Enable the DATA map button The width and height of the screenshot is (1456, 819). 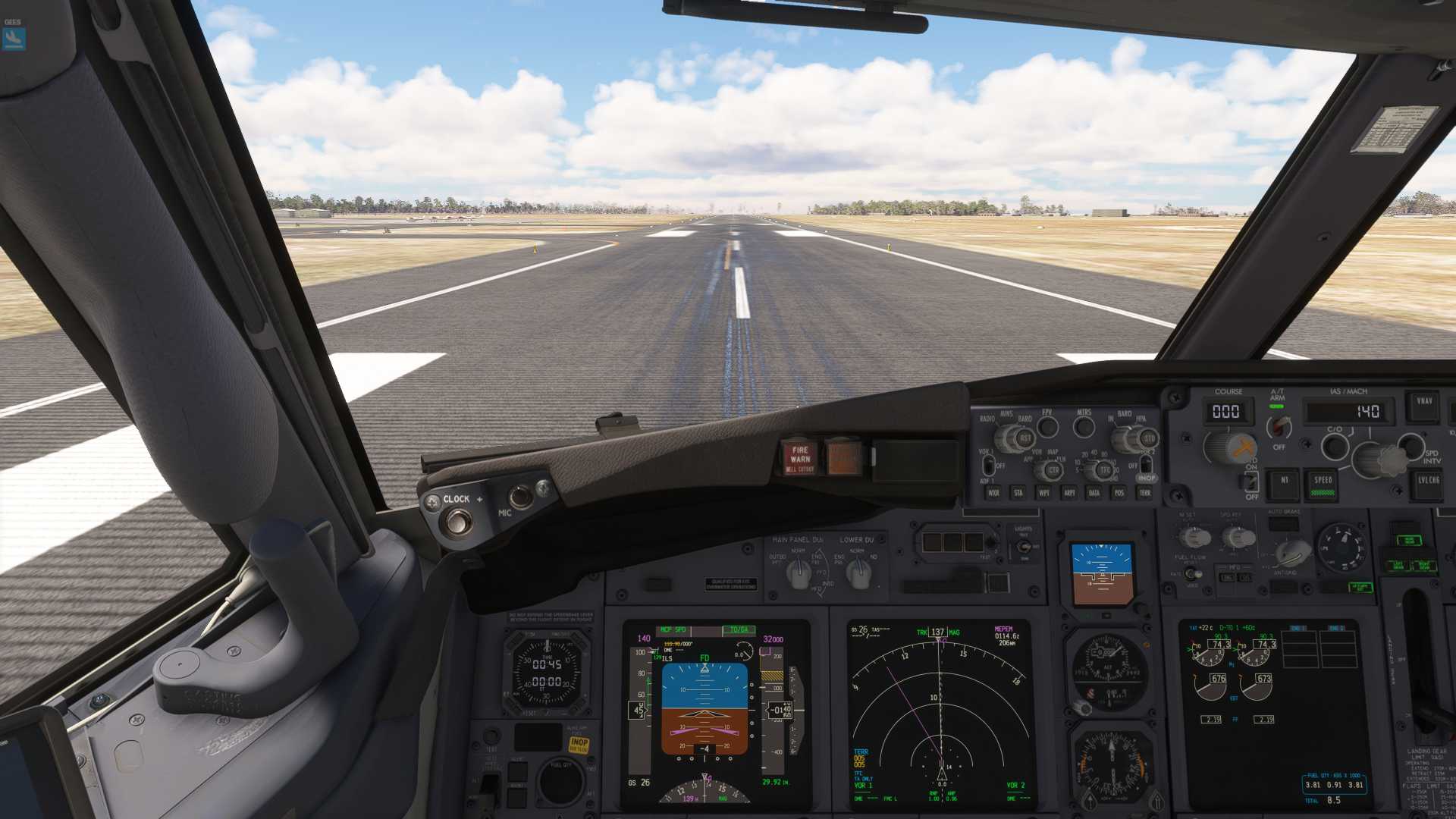pos(1094,493)
